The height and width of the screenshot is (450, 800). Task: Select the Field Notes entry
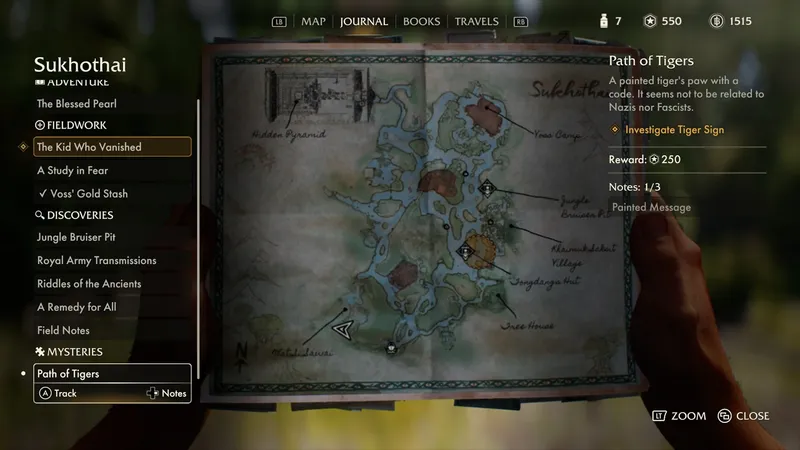coord(63,330)
